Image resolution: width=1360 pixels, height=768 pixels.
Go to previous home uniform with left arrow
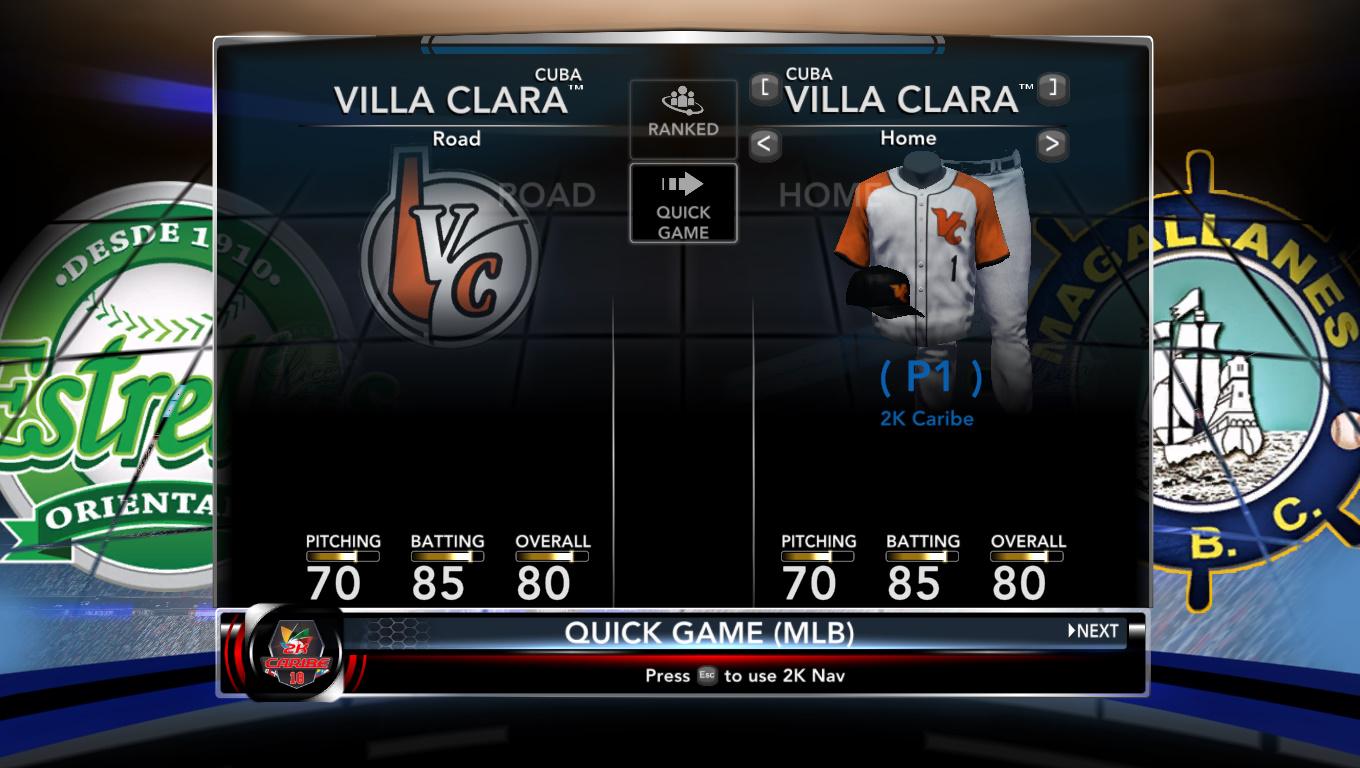764,144
